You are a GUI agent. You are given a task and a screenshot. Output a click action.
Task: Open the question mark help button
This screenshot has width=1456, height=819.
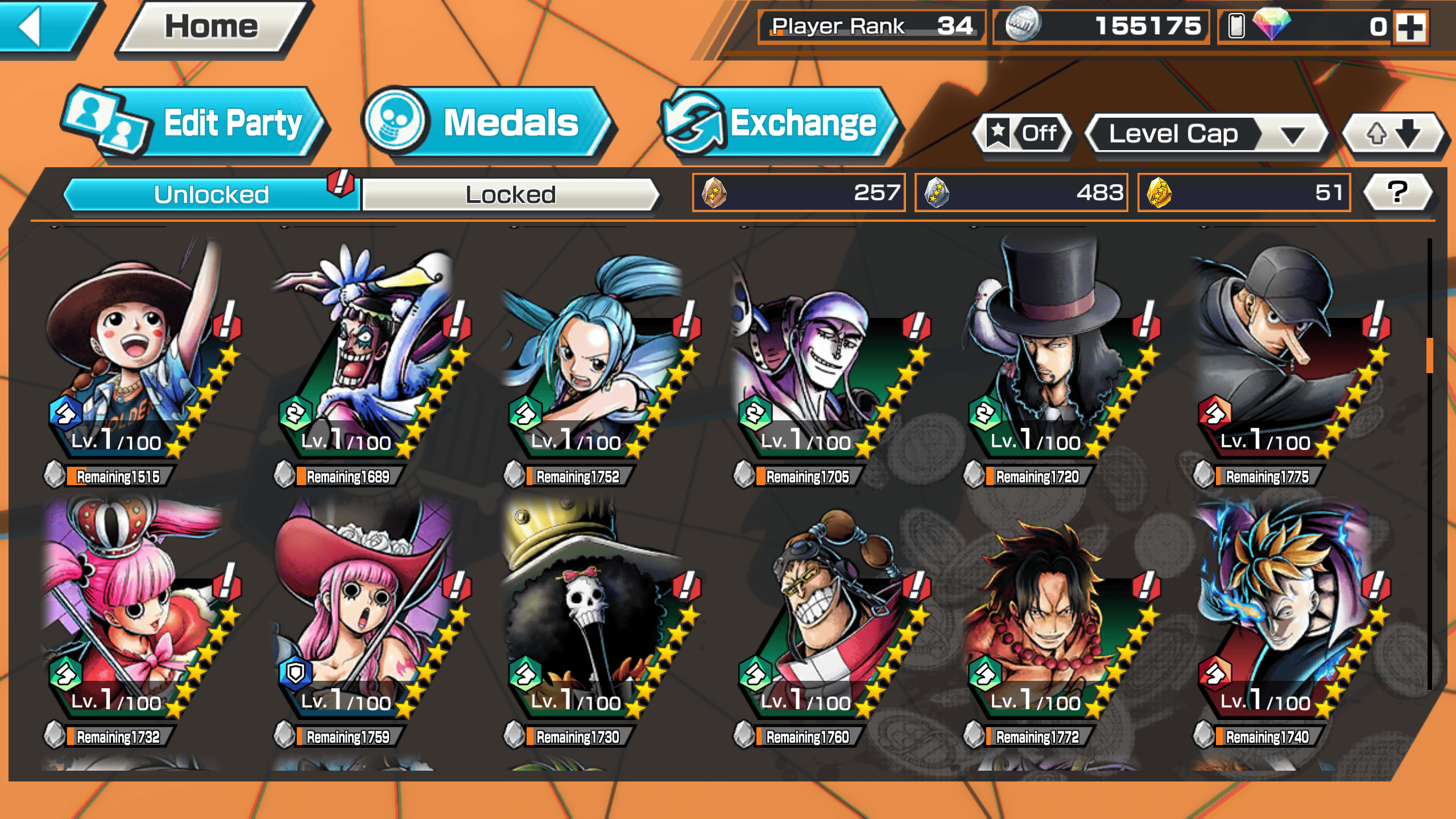(x=1397, y=192)
